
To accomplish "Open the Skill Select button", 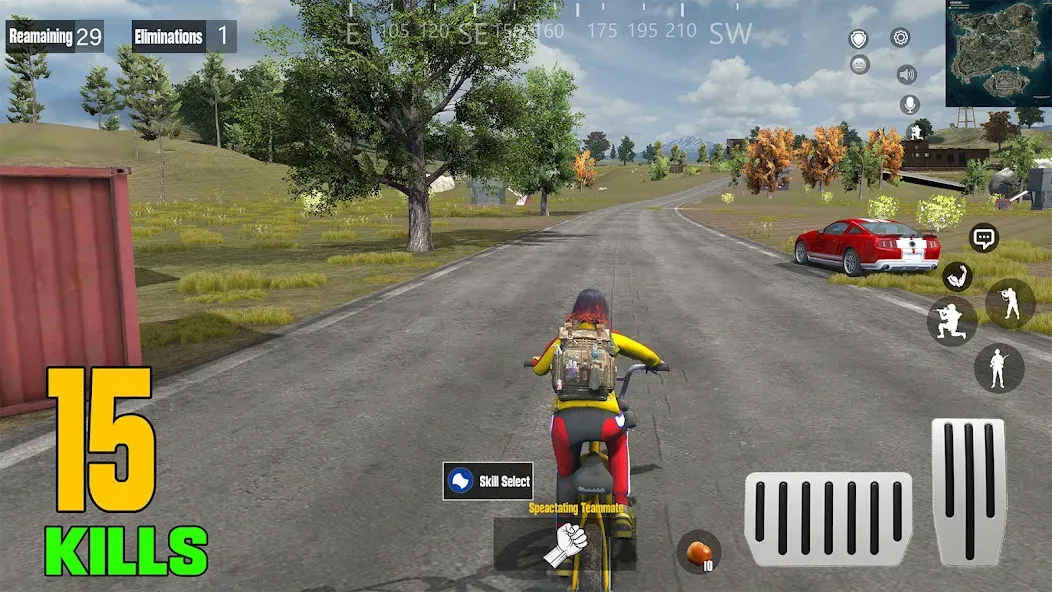I will 488,481.
